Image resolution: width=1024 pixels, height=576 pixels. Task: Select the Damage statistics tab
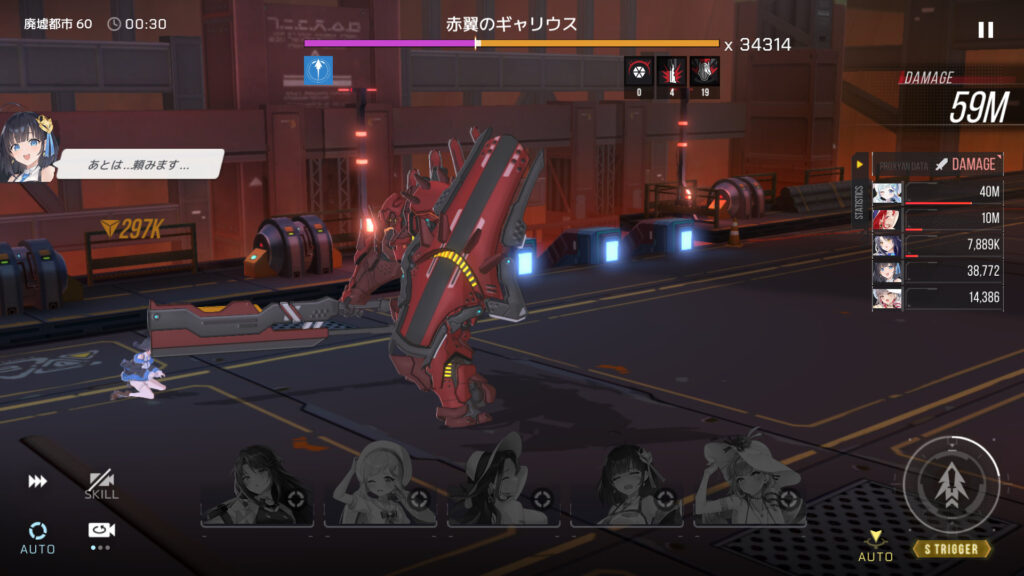[965, 164]
